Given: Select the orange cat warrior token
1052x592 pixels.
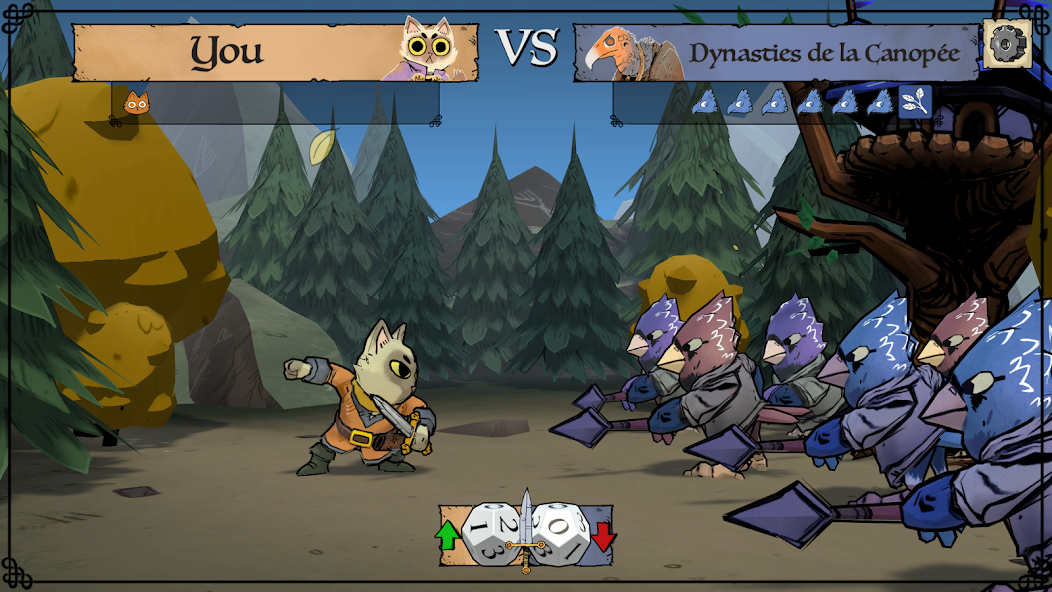Looking at the screenshot, I should click(x=136, y=103).
